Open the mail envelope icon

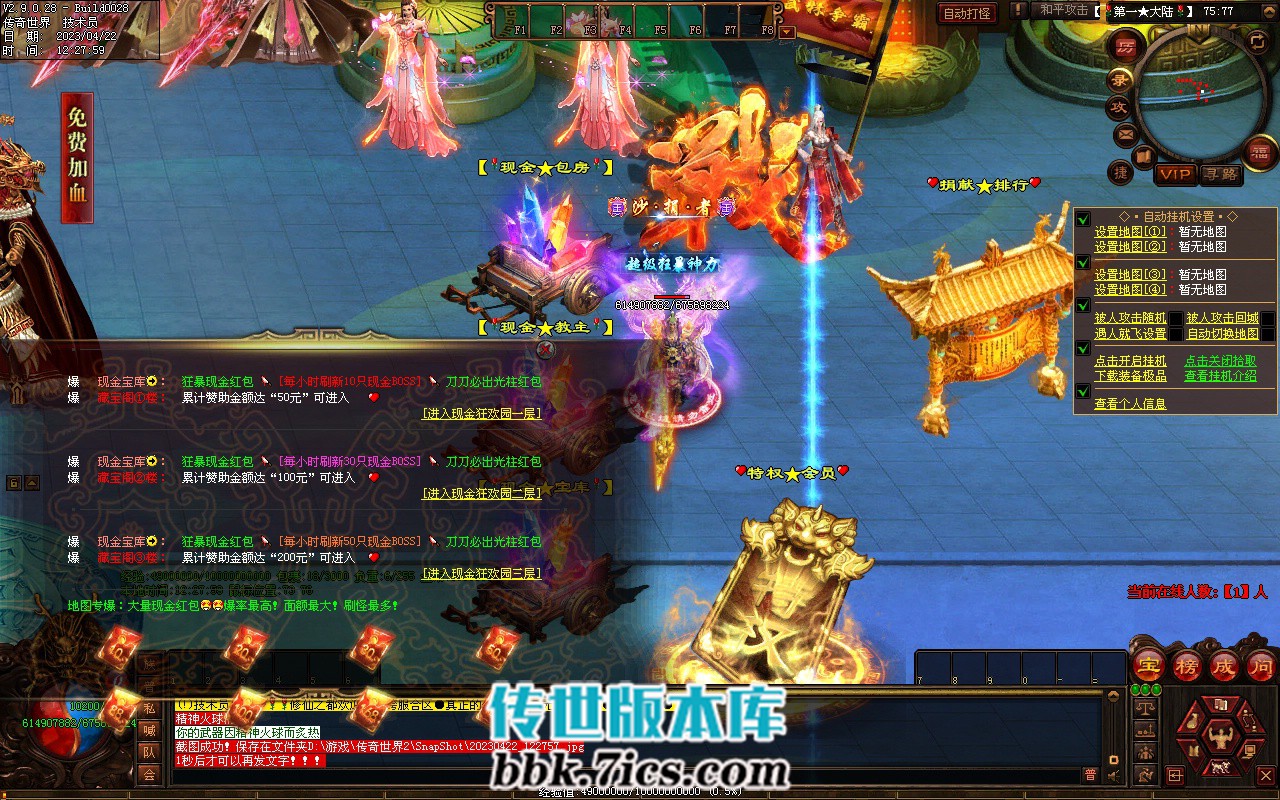1126,133
